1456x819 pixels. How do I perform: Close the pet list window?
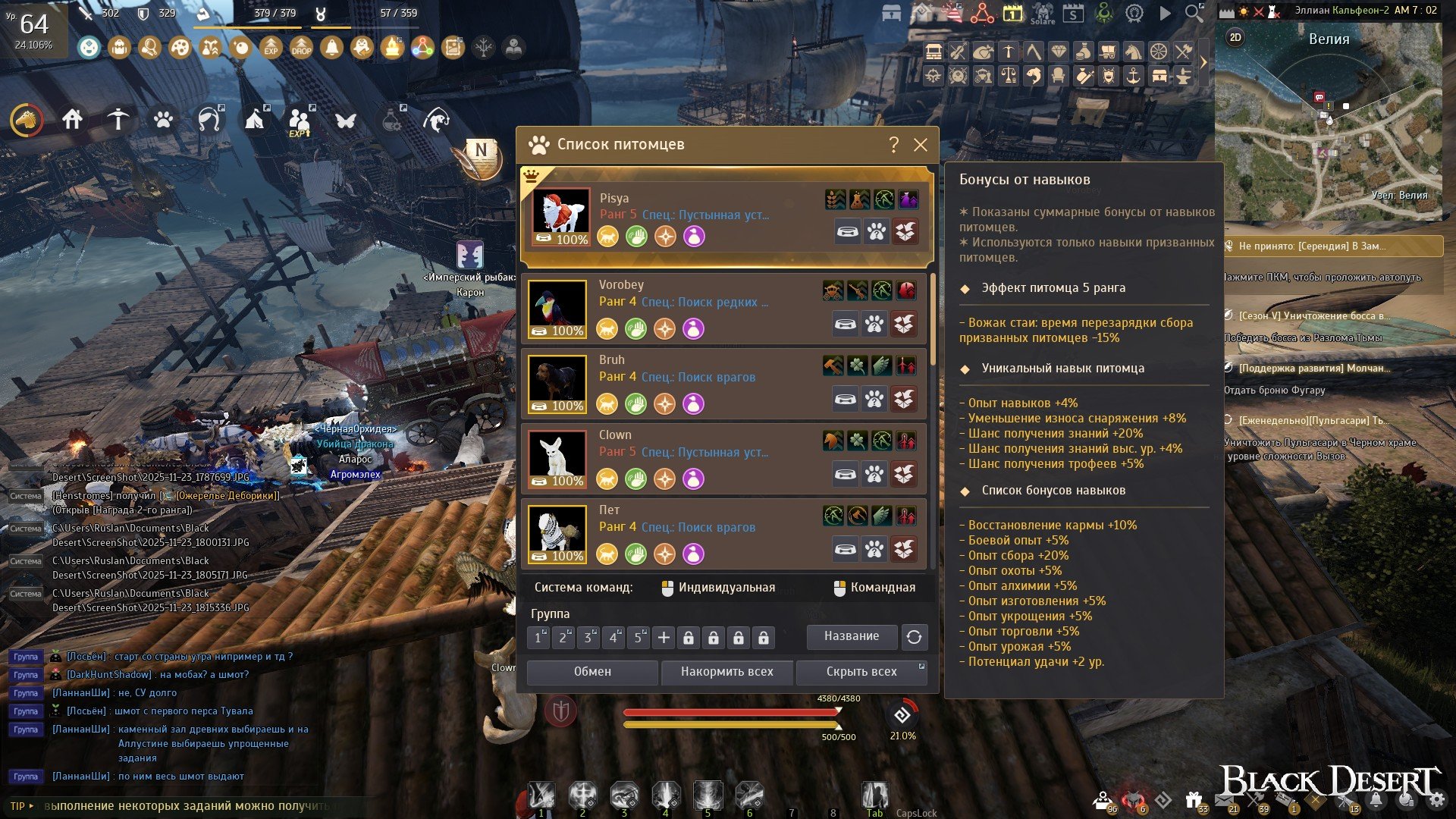coord(921,145)
